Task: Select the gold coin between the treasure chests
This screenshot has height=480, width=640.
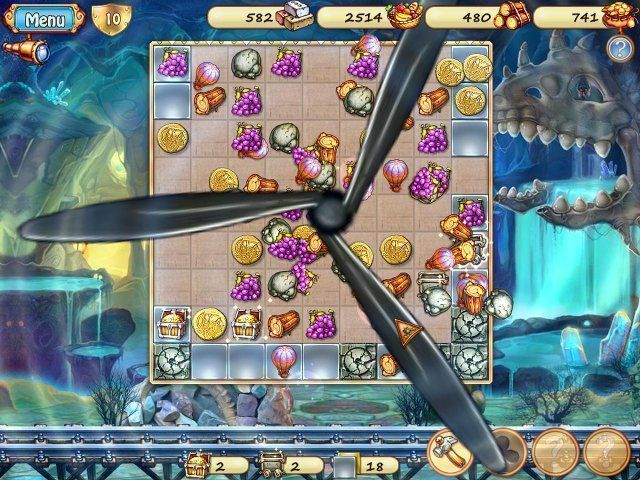Action: coord(209,322)
